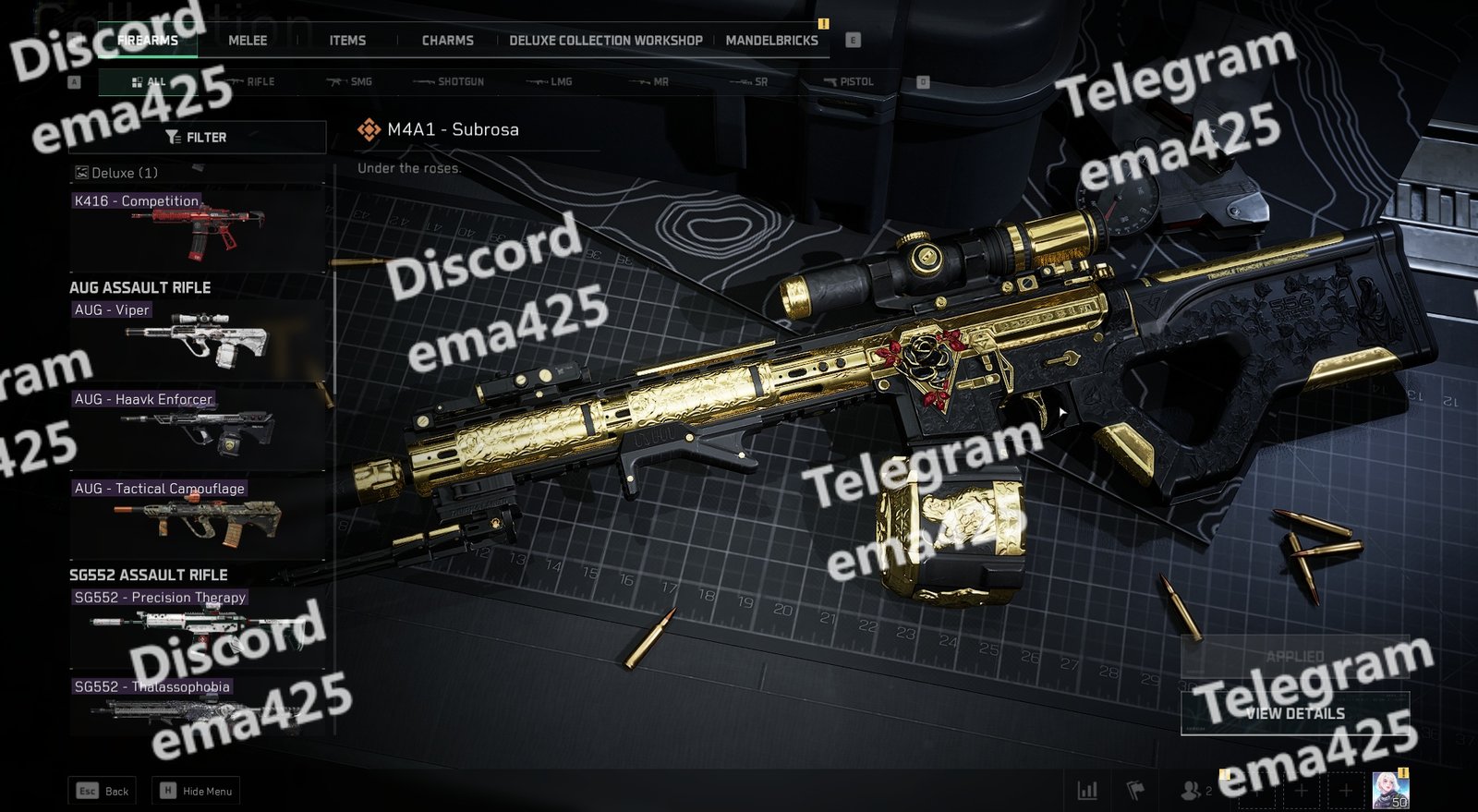The image size is (1478, 812).
Task: Choose the SMG weapon category
Action: pyautogui.click(x=350, y=82)
